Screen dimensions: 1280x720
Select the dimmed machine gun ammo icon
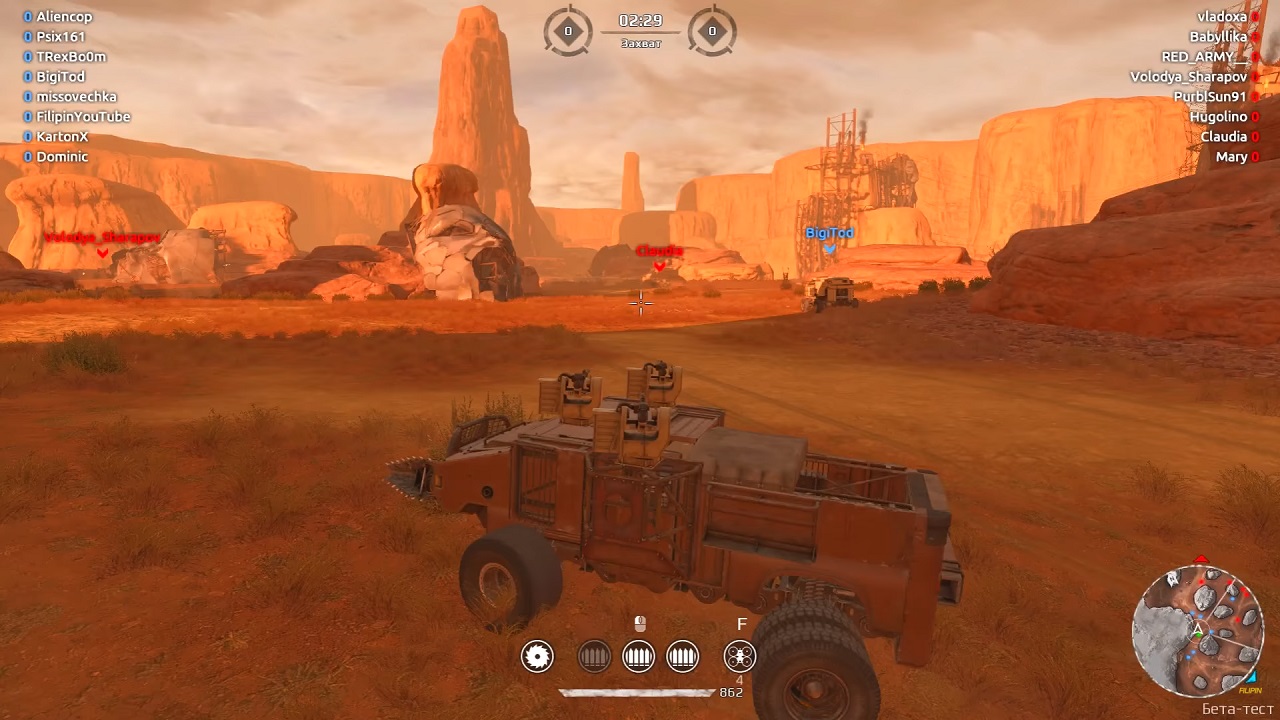pos(594,656)
